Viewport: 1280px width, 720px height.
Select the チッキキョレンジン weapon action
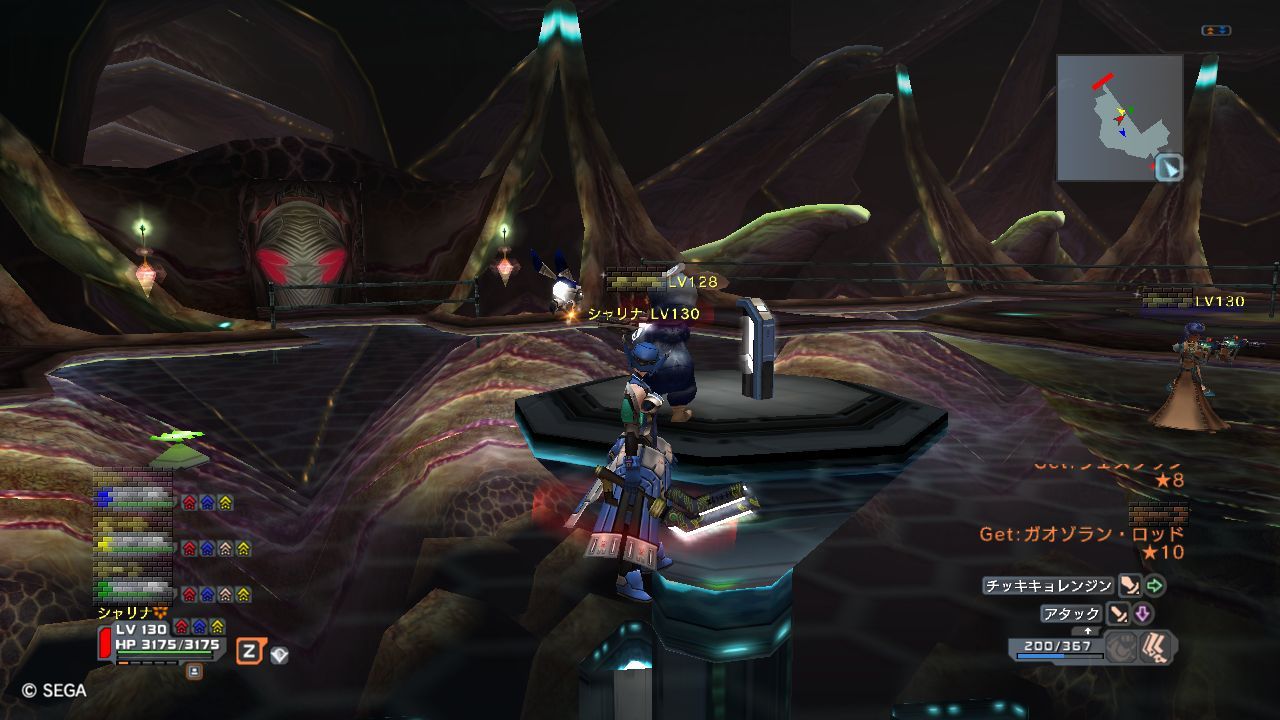(x=1048, y=586)
